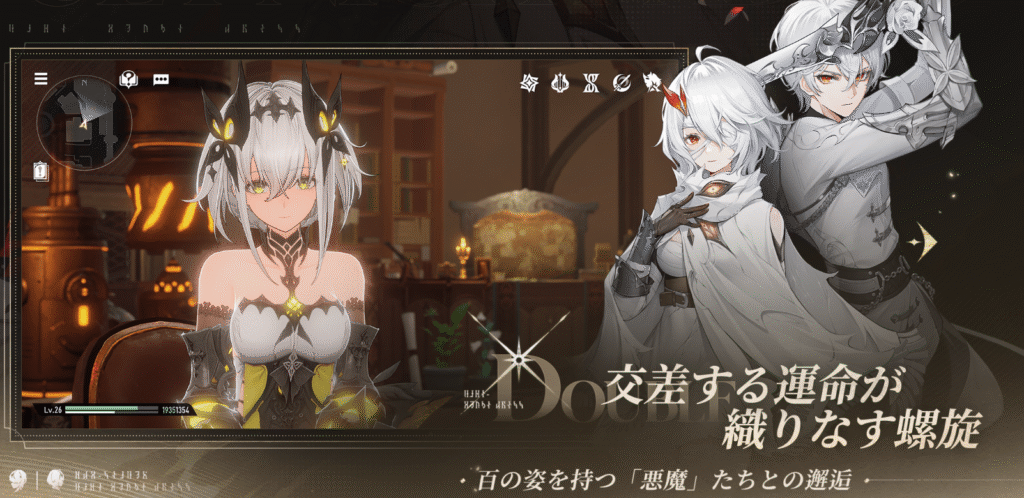This screenshot has height=498, width=1024.
Task: Open the exclamation mark quest card
Action: pyautogui.click(x=40, y=171)
